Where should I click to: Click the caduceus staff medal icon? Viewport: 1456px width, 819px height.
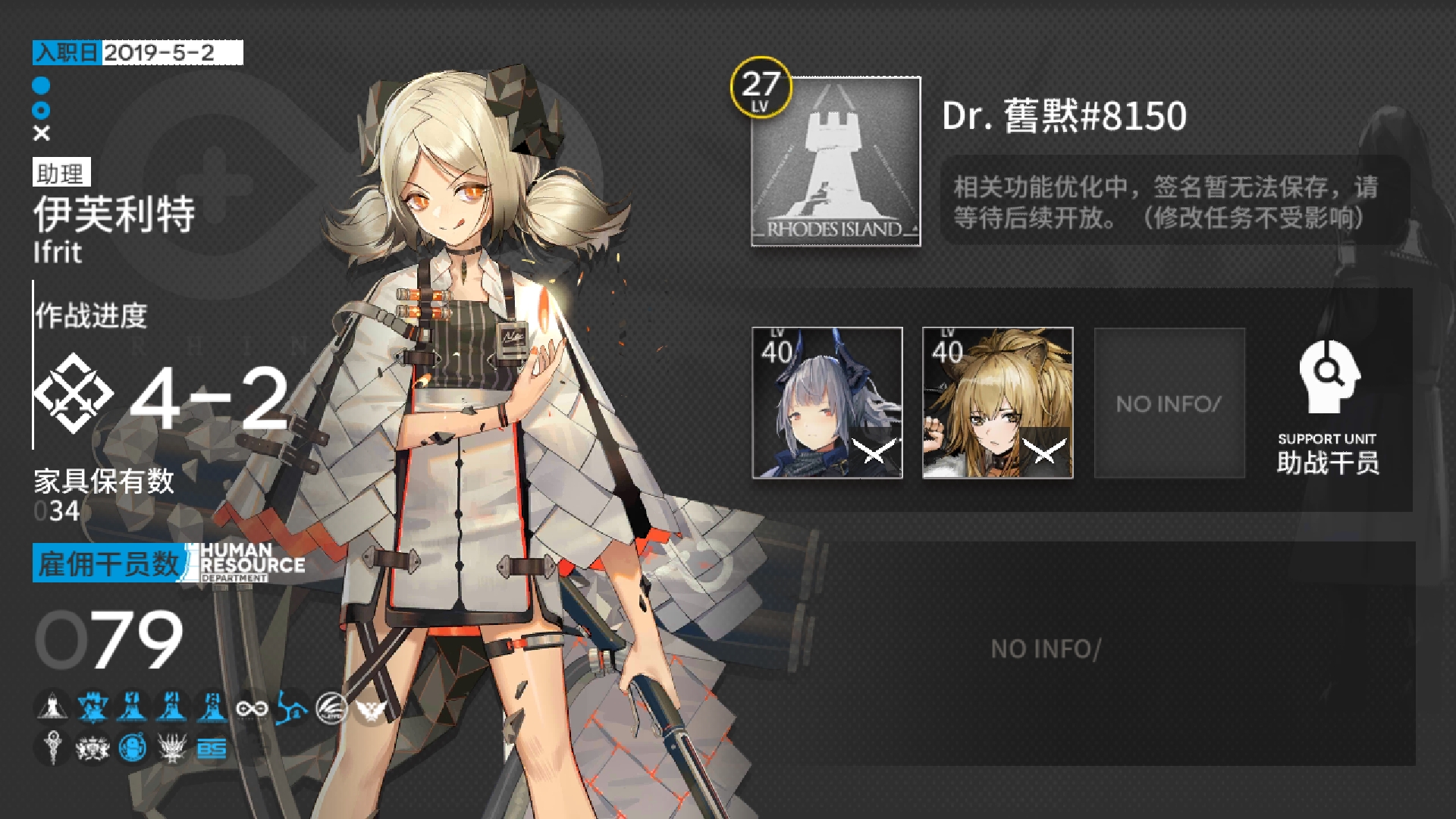click(52, 748)
